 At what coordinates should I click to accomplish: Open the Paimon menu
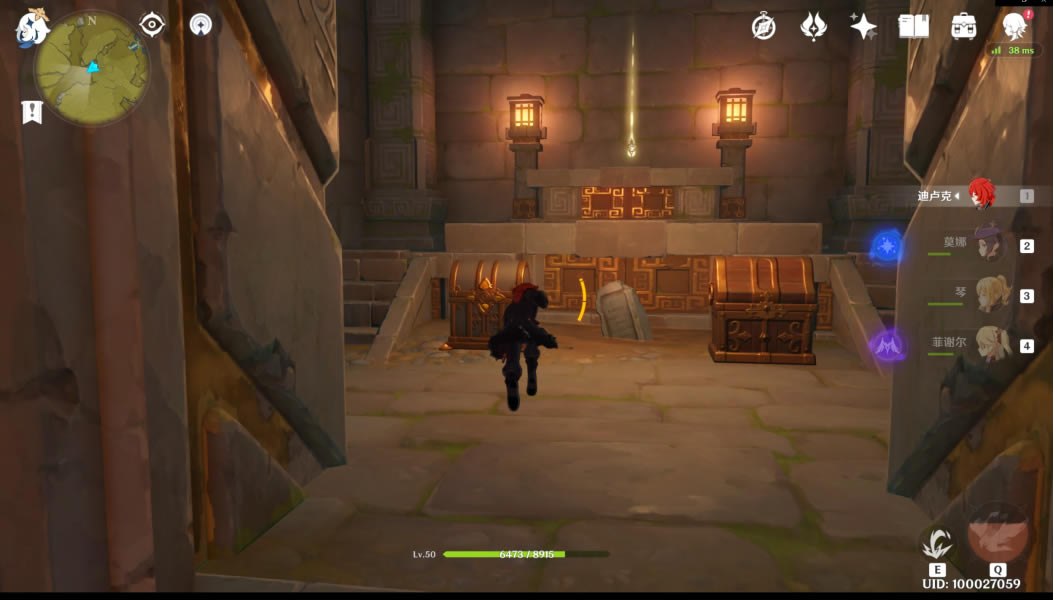pyautogui.click(x=31, y=28)
